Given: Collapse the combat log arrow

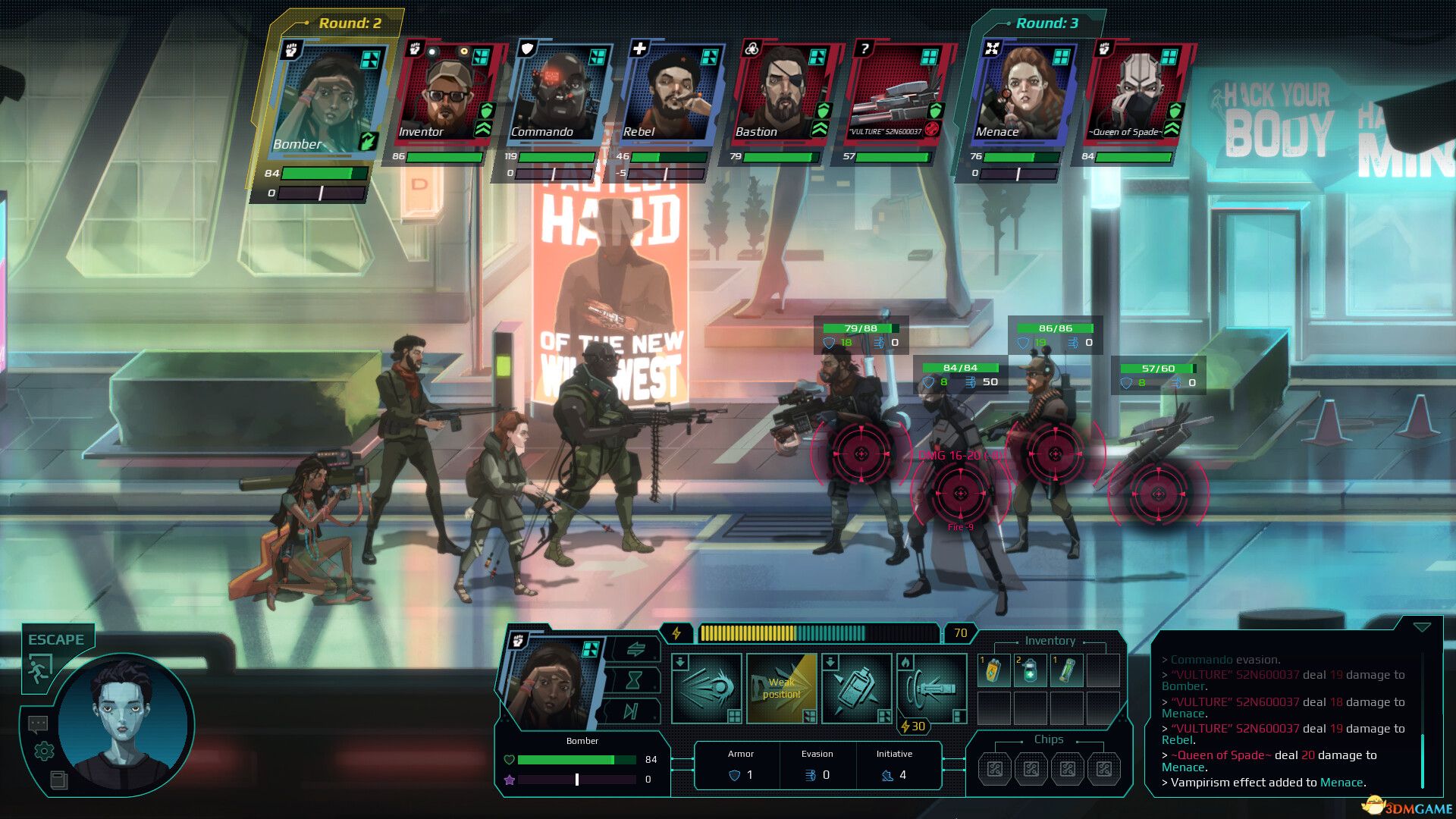Looking at the screenshot, I should pyautogui.click(x=1422, y=627).
